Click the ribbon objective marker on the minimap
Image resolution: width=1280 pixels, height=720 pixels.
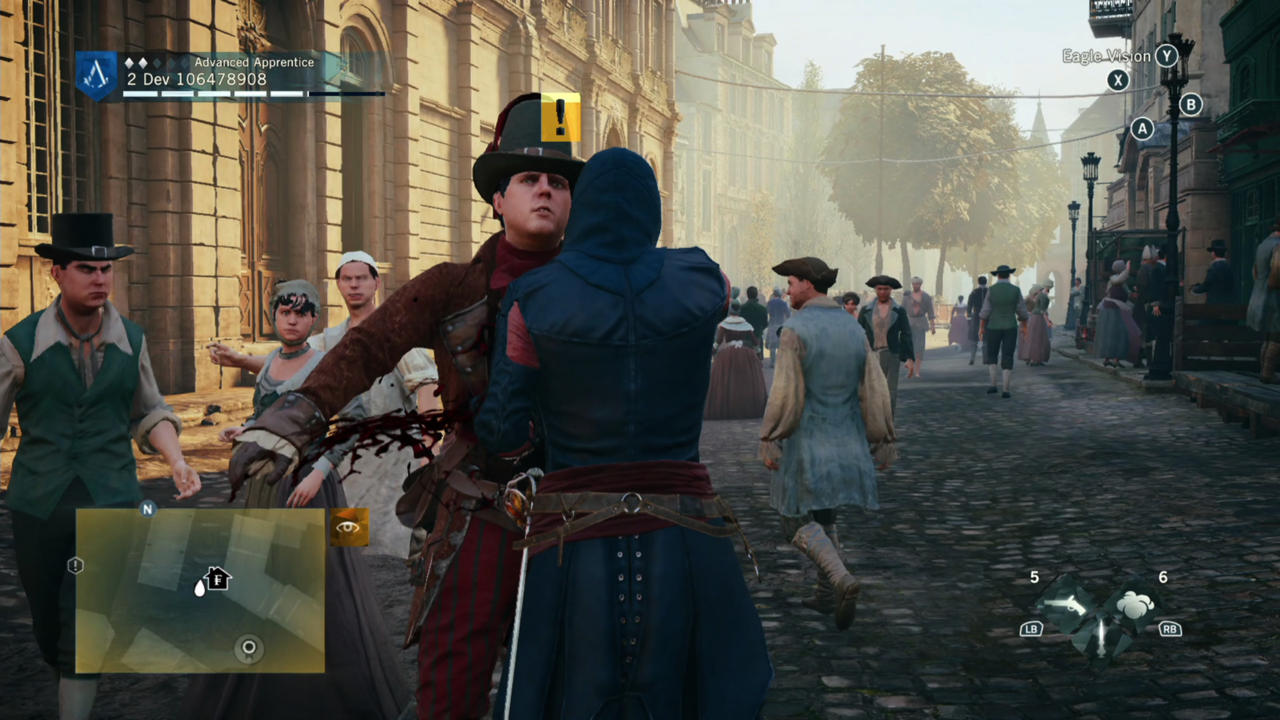pyautogui.click(x=249, y=648)
